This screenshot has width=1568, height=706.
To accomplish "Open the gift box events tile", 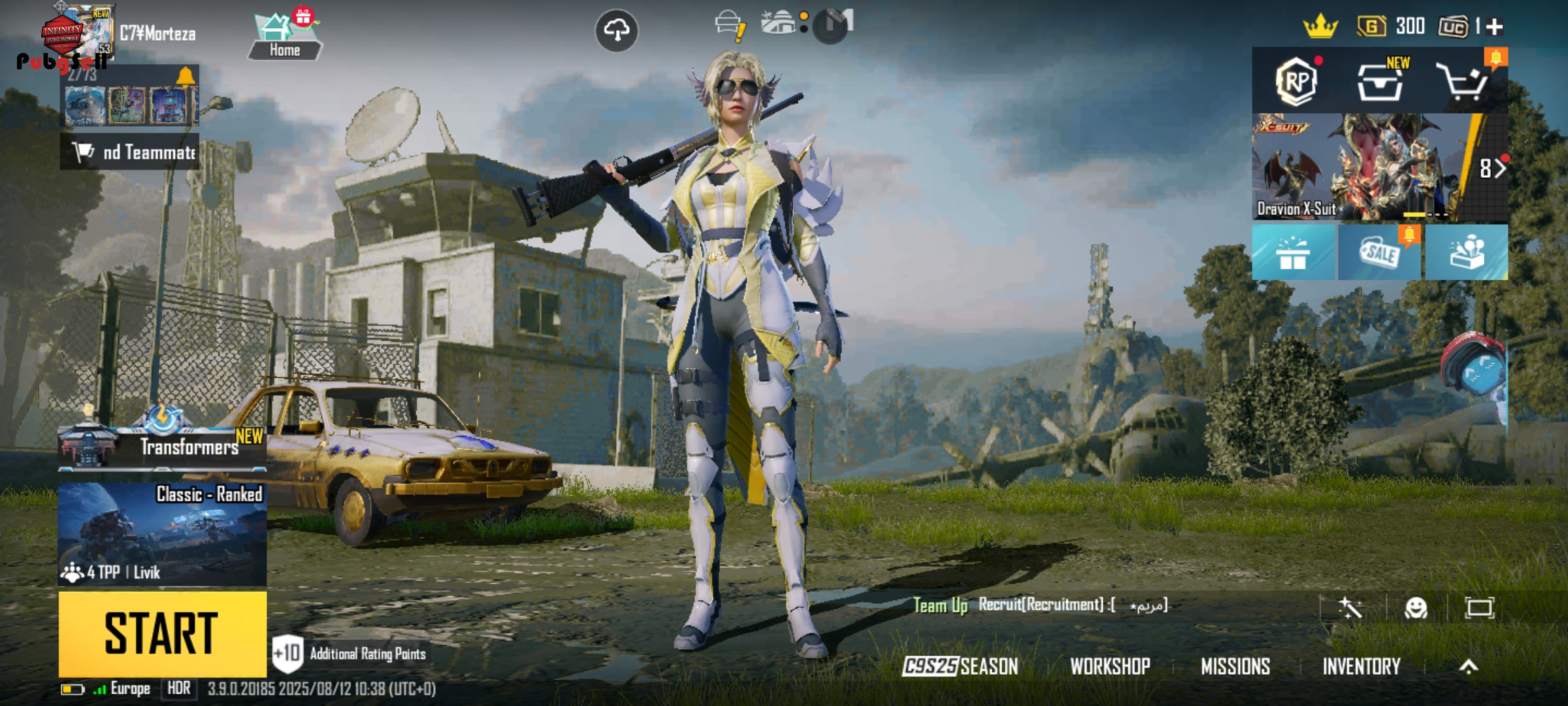I will coord(1293,252).
